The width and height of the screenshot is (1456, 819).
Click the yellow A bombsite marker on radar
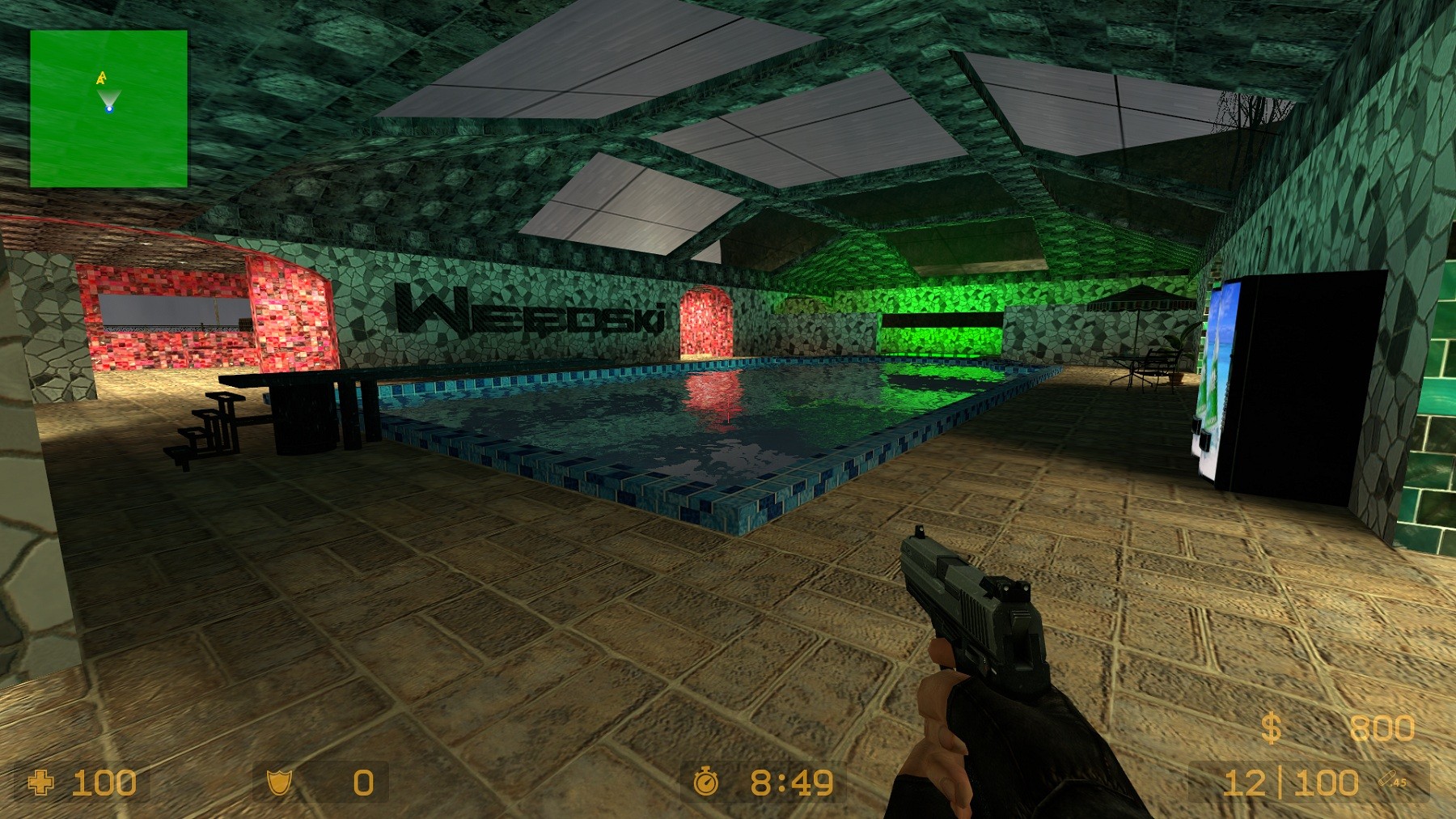102,78
